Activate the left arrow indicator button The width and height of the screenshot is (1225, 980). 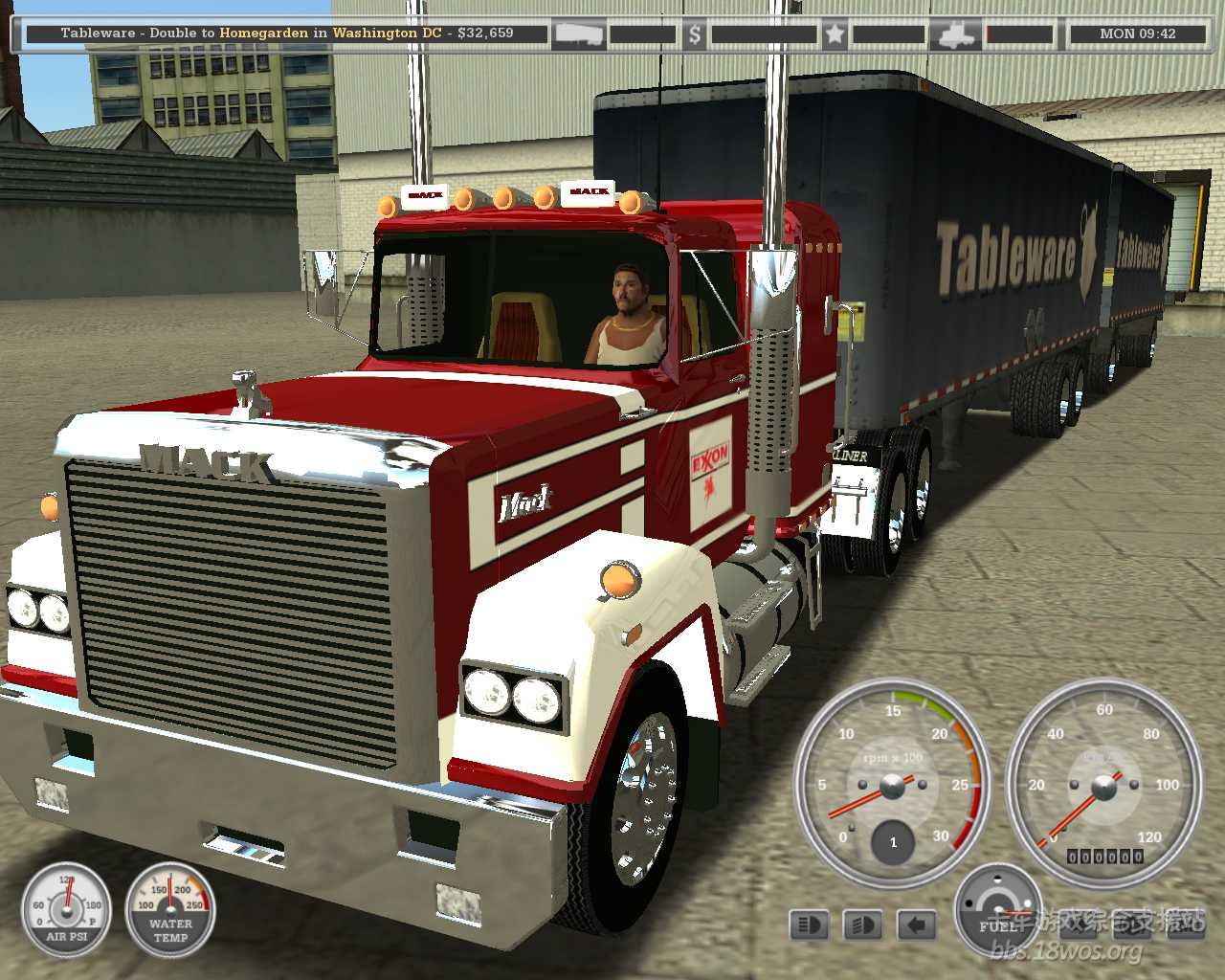916,924
